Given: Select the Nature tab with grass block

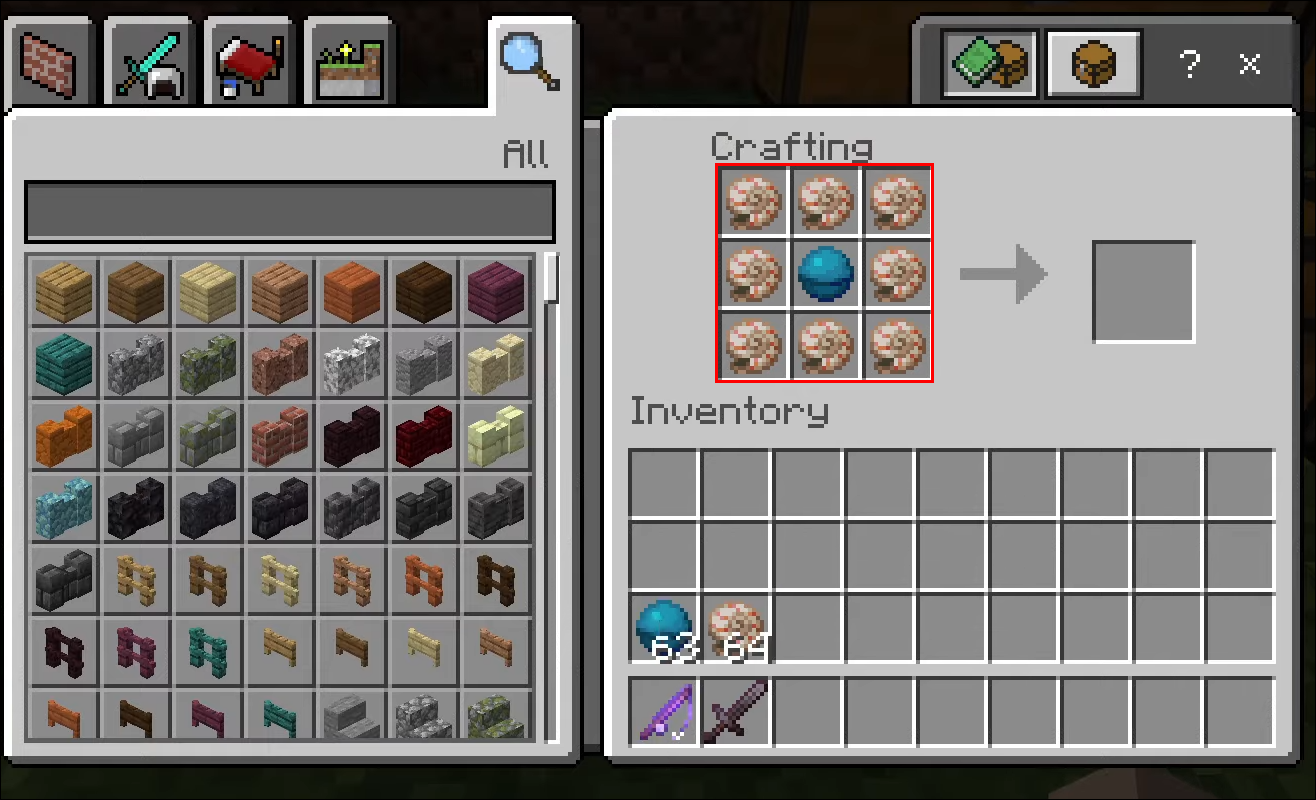Looking at the screenshot, I should tap(348, 64).
